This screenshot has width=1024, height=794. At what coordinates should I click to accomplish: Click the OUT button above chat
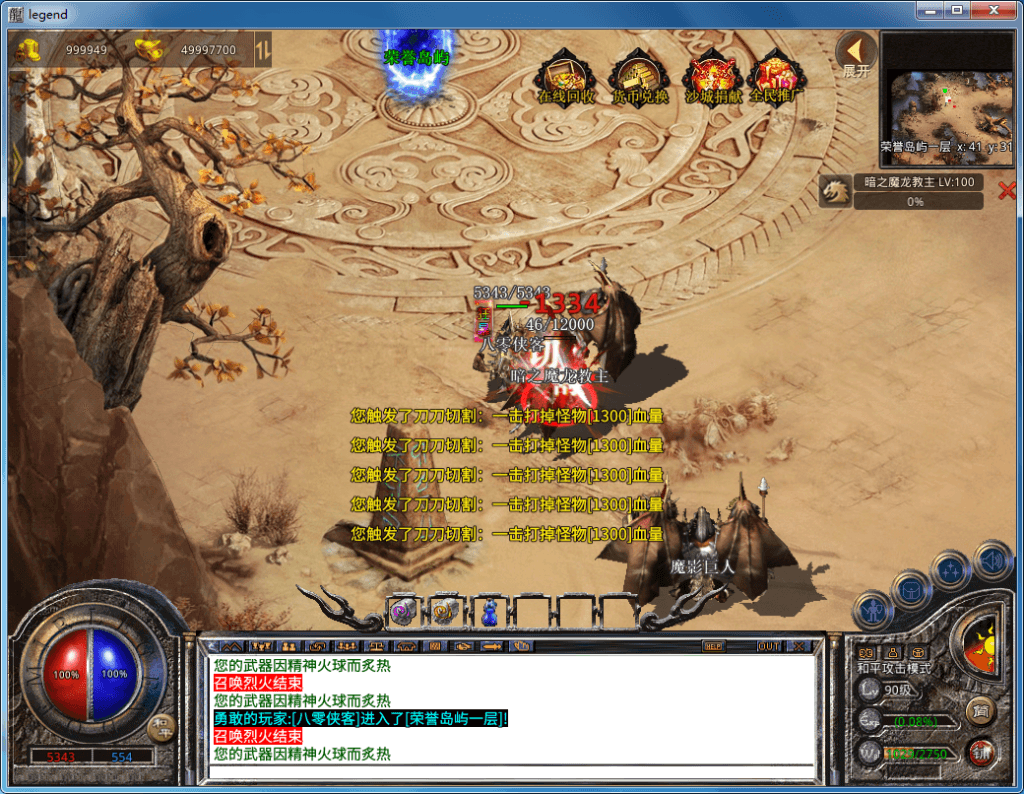point(768,646)
